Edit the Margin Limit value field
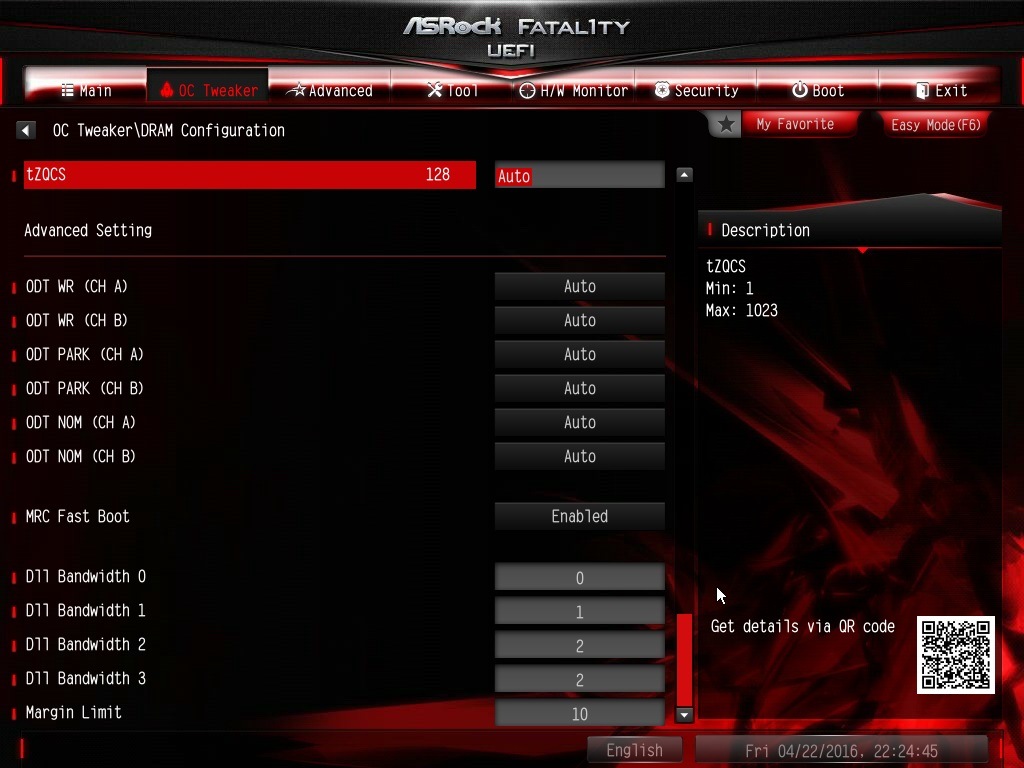The image size is (1024, 768). 579,714
